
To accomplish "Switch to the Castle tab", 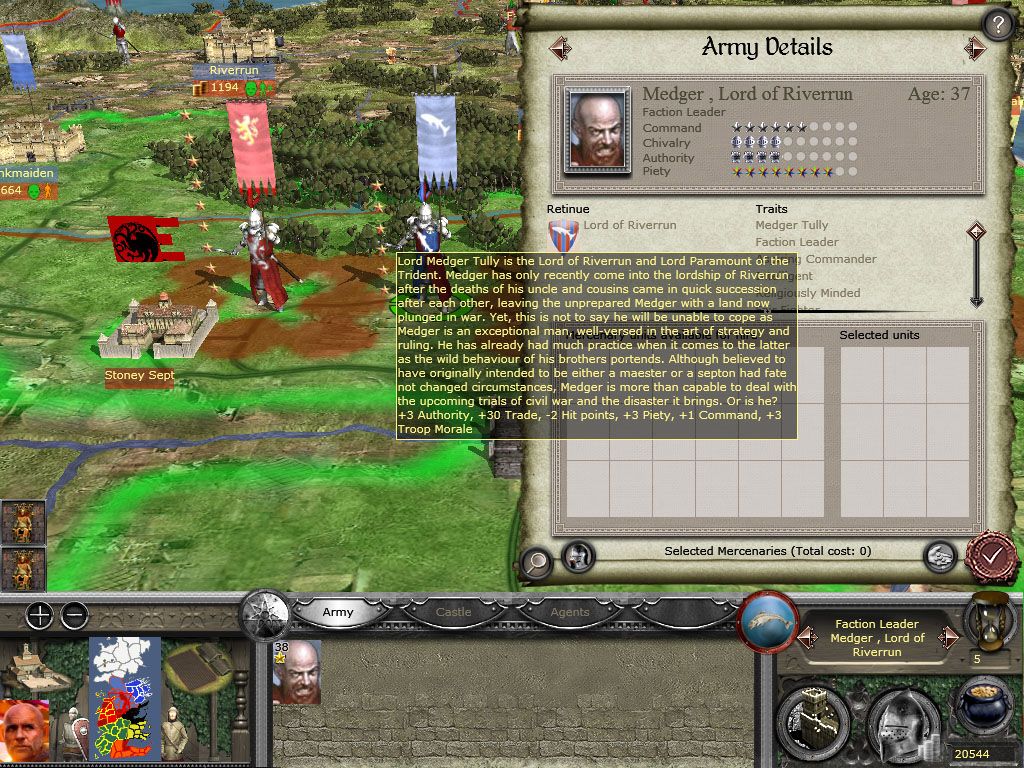I will (453, 612).
